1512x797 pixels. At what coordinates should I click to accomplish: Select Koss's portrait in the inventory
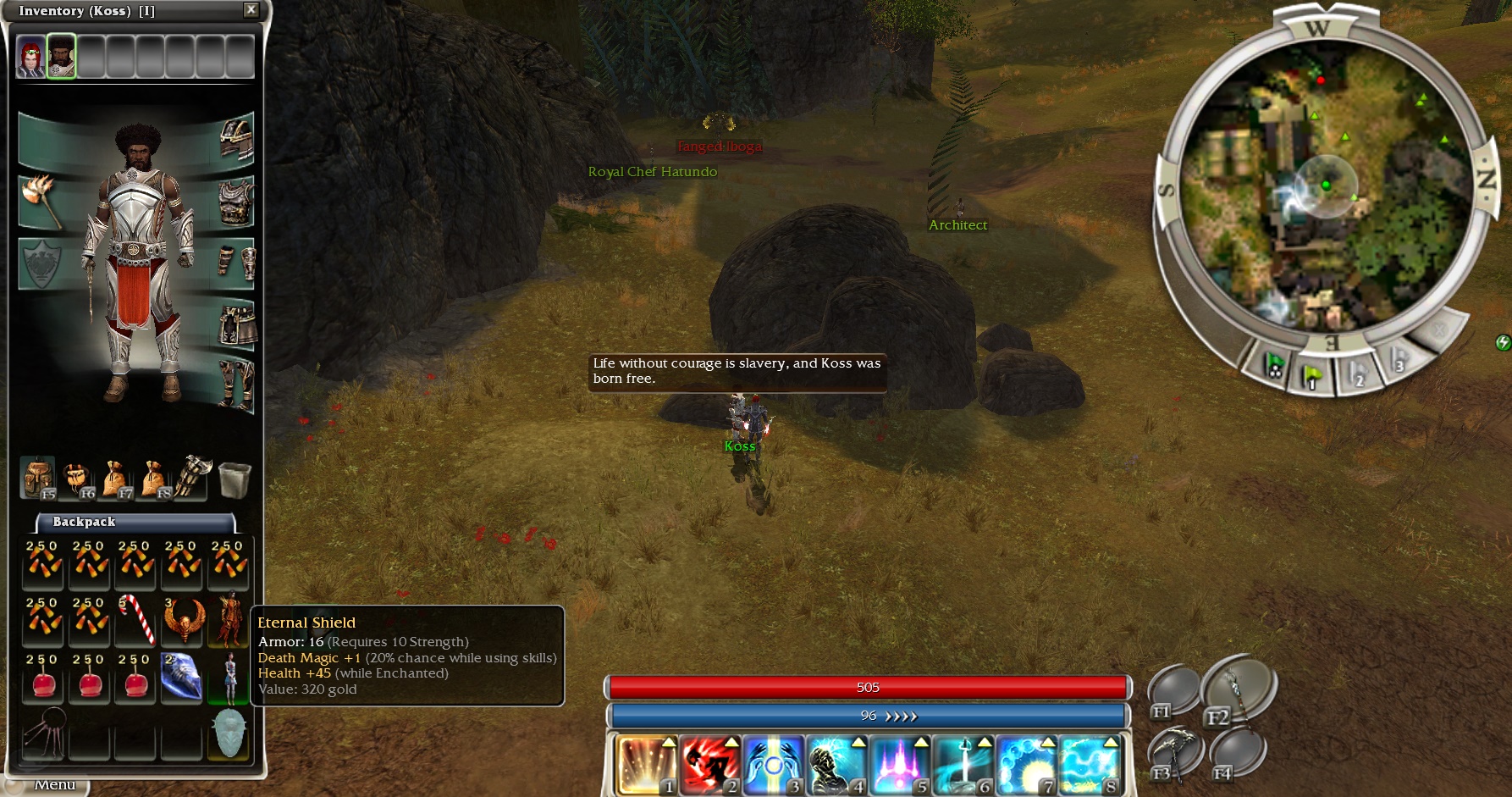tap(61, 58)
